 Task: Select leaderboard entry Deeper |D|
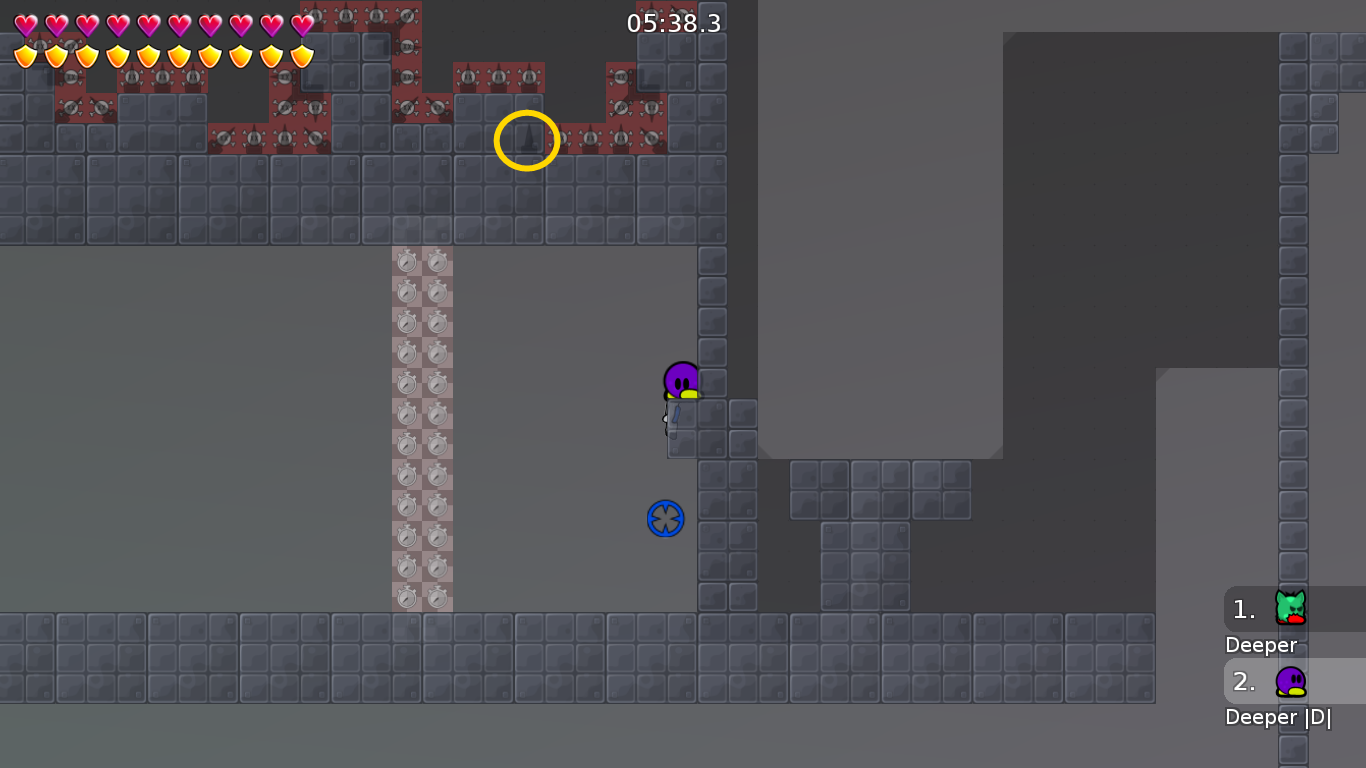coord(1280,717)
